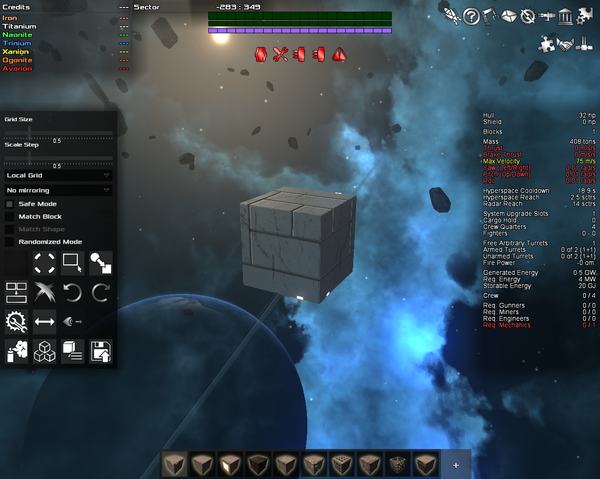Screen dimensions: 600x479
Task: Click the undo arrow button
Action: 72,292
